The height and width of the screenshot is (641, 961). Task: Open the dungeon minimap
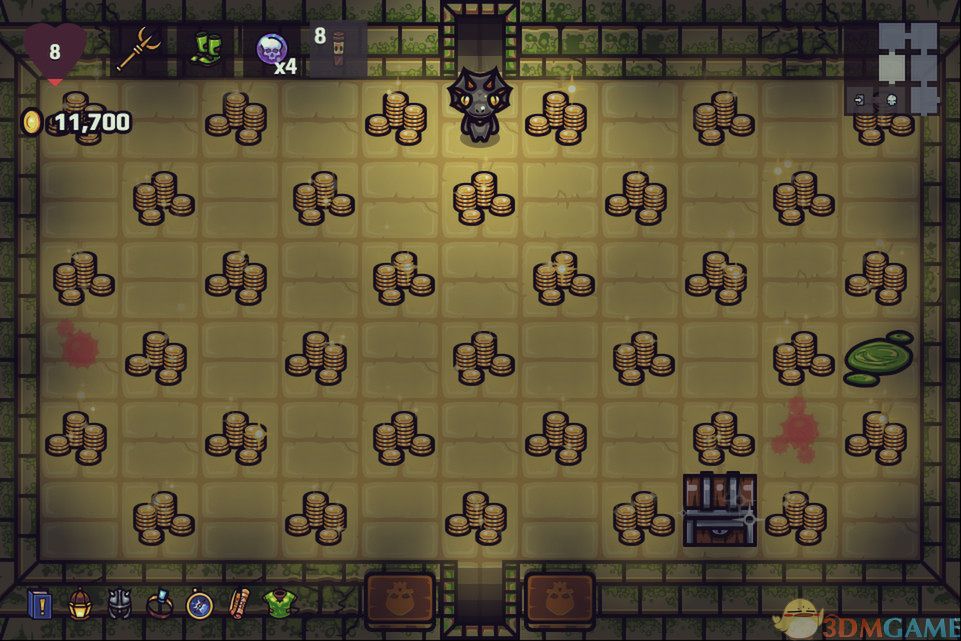(x=907, y=66)
